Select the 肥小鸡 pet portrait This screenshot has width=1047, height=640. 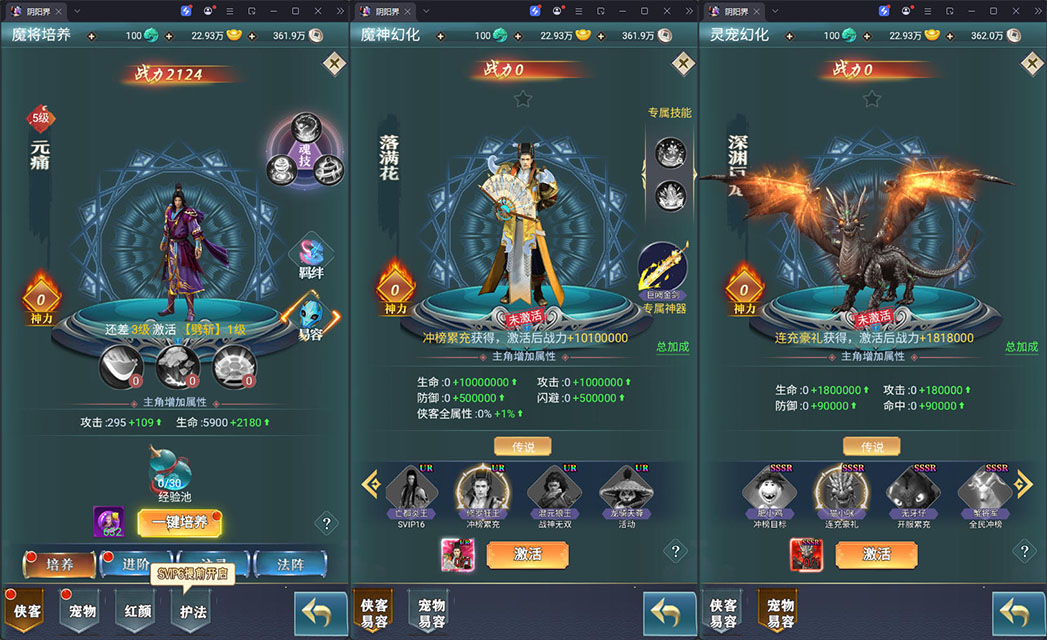769,490
